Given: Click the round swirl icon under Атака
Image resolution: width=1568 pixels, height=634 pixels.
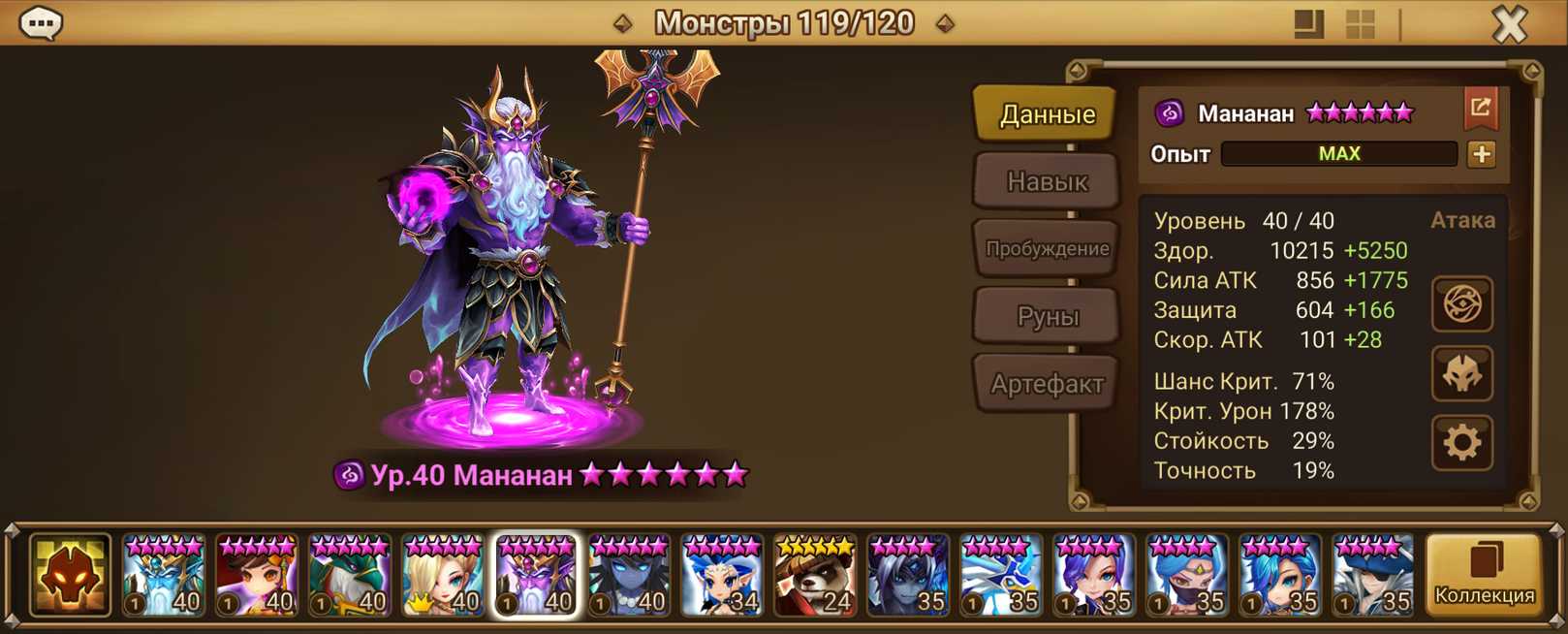Looking at the screenshot, I should pos(1461,304).
